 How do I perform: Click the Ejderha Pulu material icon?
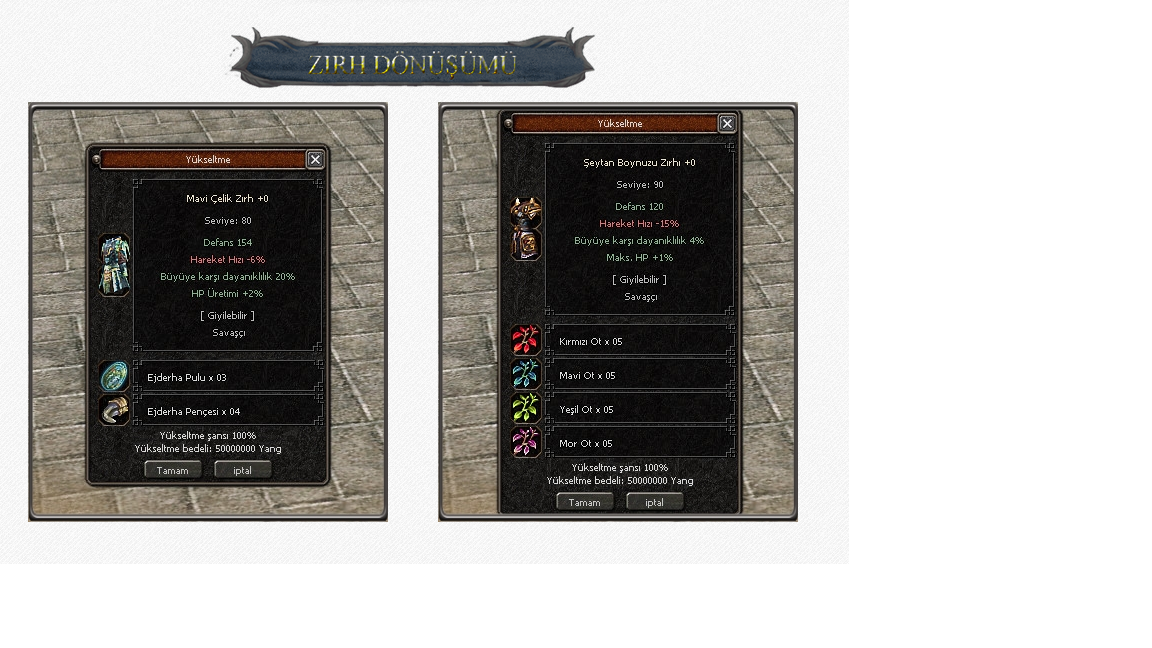click(115, 377)
